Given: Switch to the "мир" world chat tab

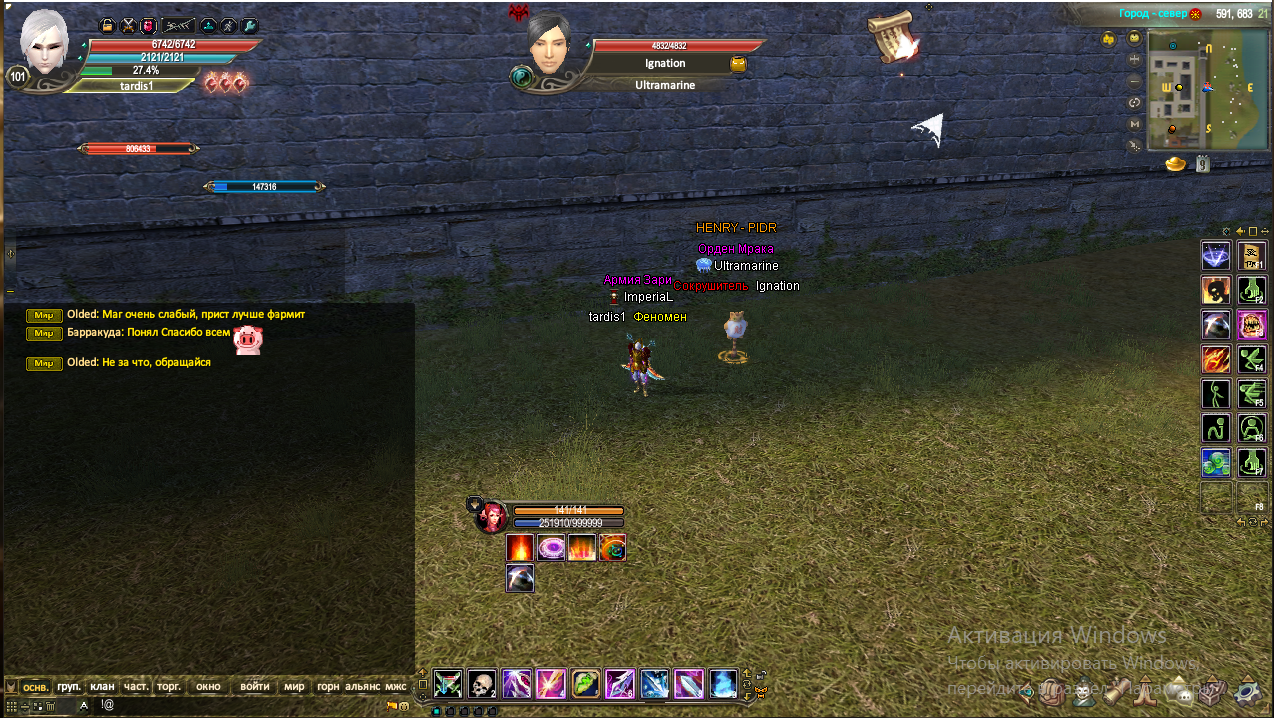Looking at the screenshot, I should (x=294, y=687).
